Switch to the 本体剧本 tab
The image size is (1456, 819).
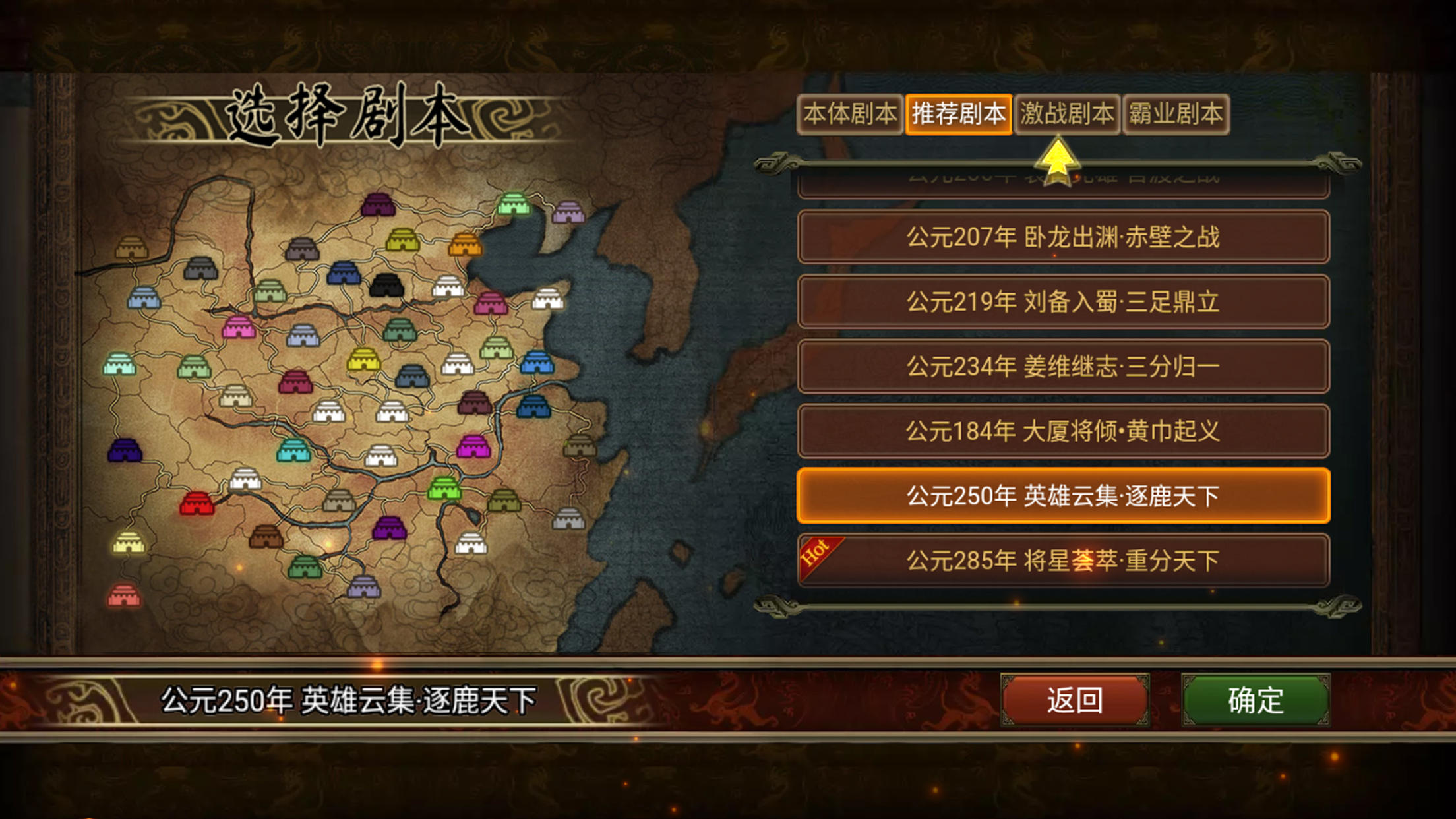pyautogui.click(x=851, y=113)
